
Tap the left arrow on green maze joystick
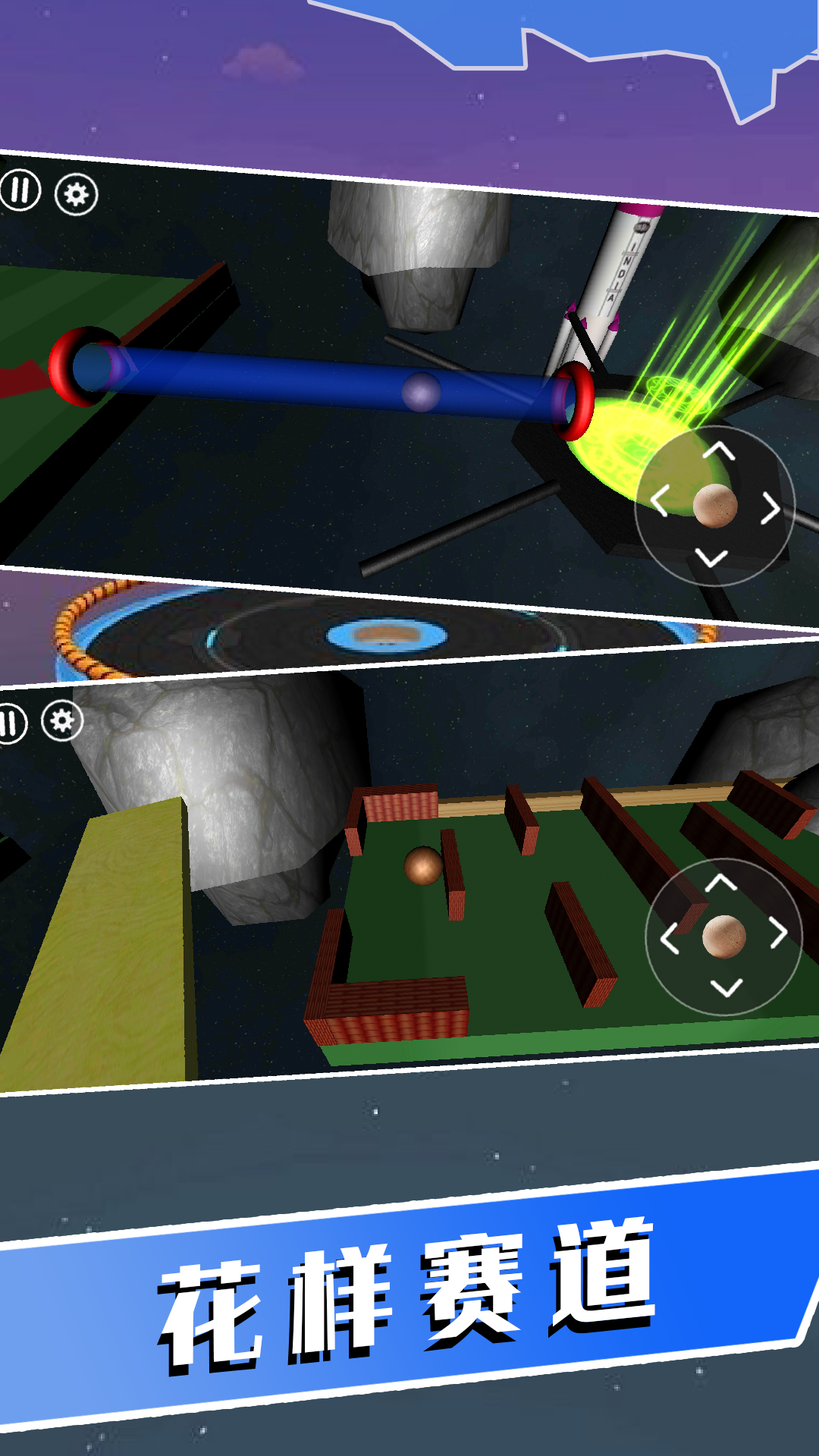tap(670, 938)
